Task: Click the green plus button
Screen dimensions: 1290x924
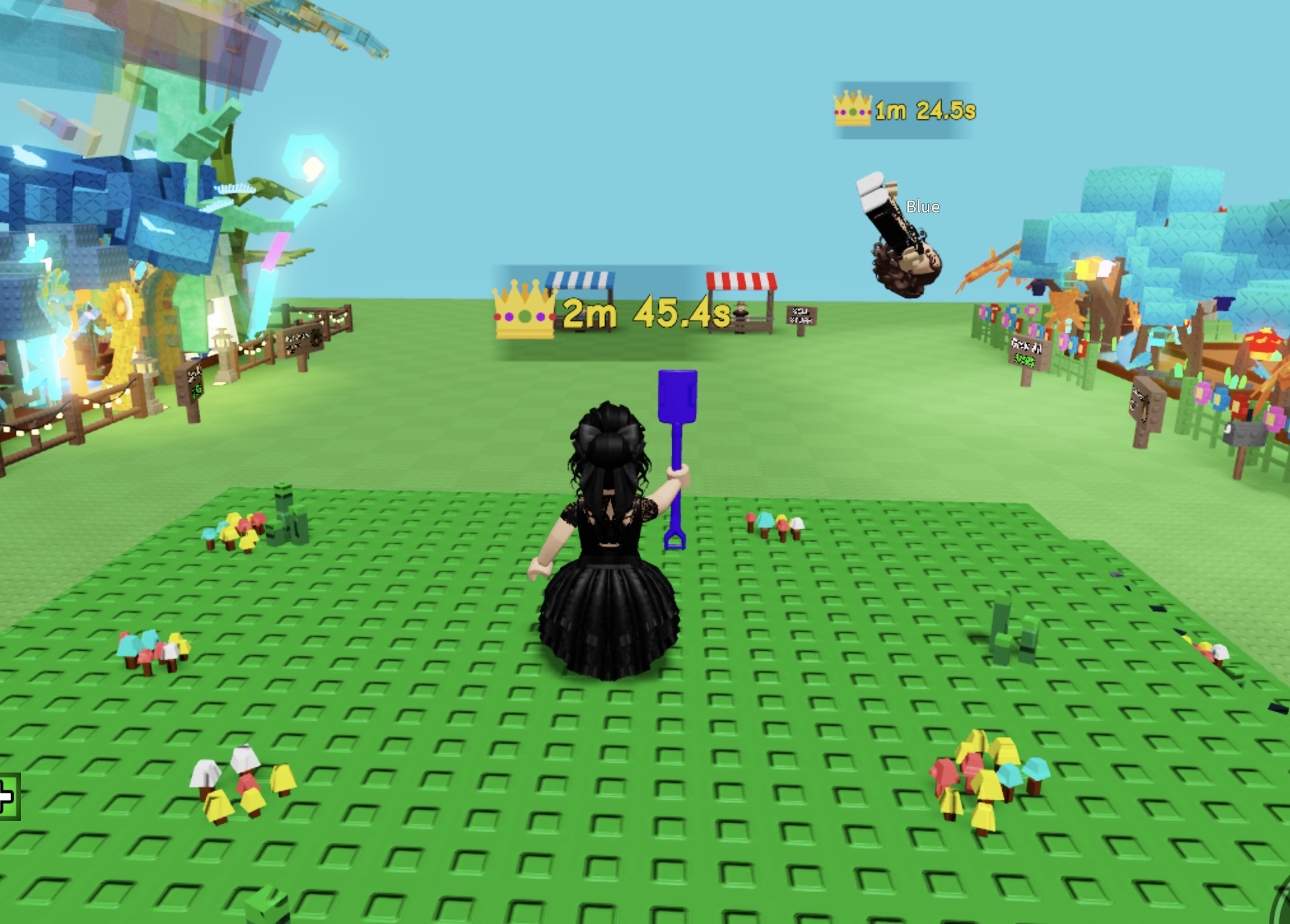Action: pyautogui.click(x=8, y=796)
